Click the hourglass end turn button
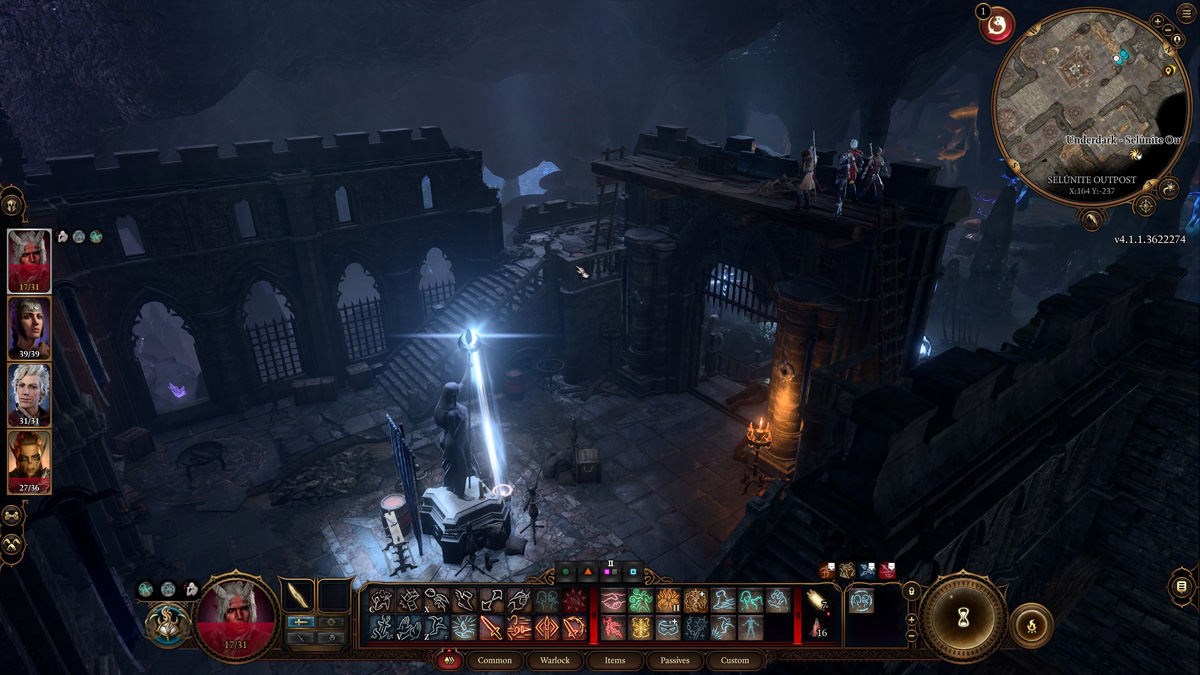1200x675 pixels. pyautogui.click(x=962, y=615)
